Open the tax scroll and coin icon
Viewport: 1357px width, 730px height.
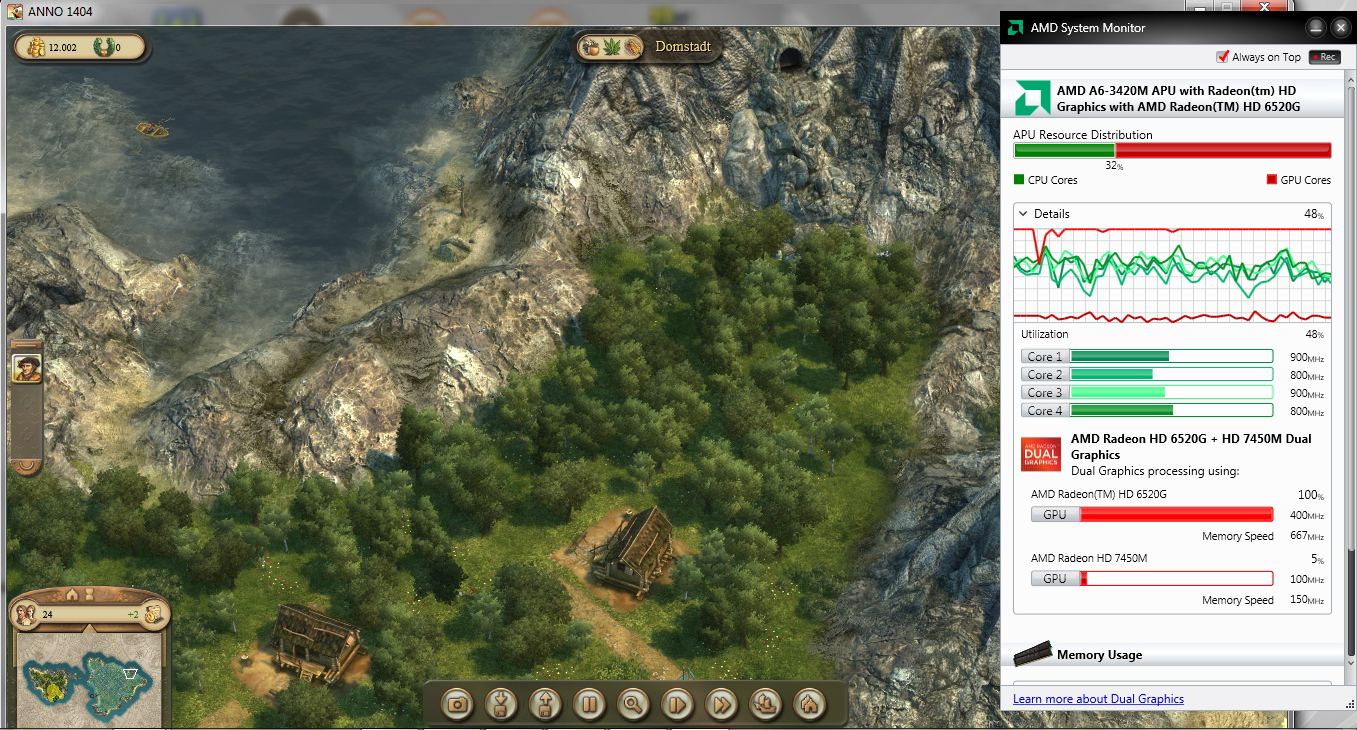tap(154, 614)
